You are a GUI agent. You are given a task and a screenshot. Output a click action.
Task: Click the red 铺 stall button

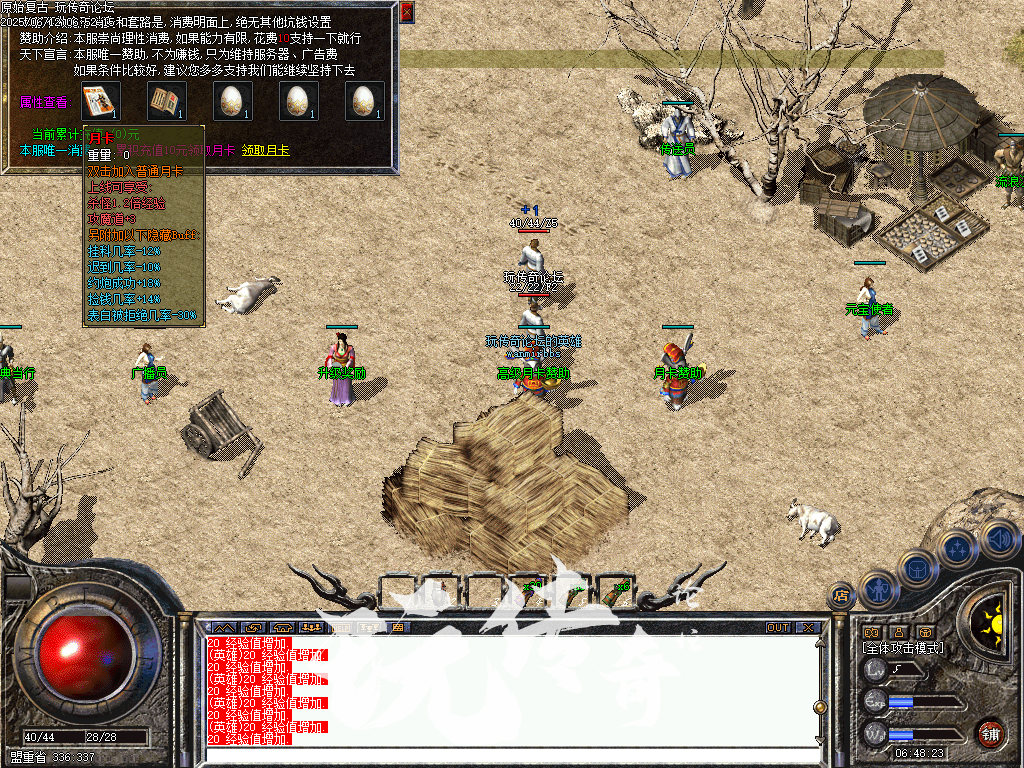point(990,733)
